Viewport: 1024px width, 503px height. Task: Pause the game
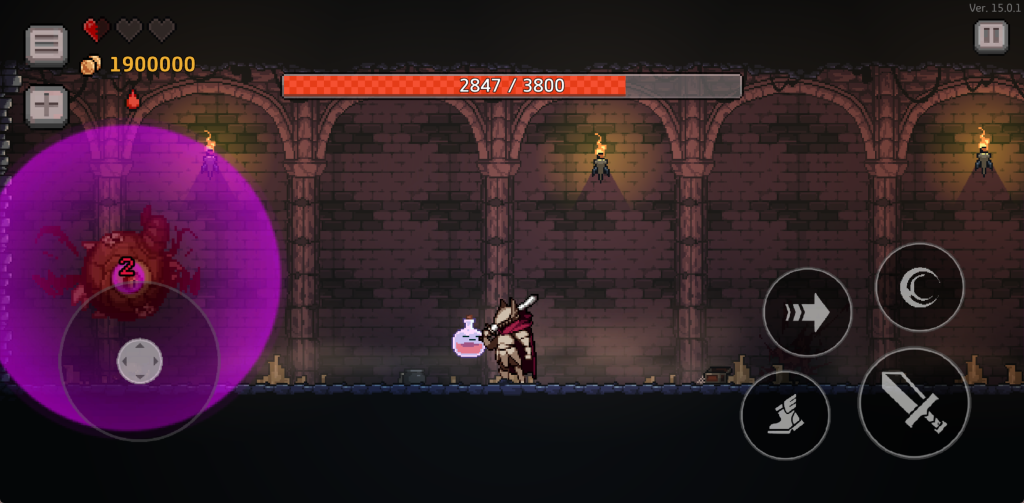click(x=990, y=37)
